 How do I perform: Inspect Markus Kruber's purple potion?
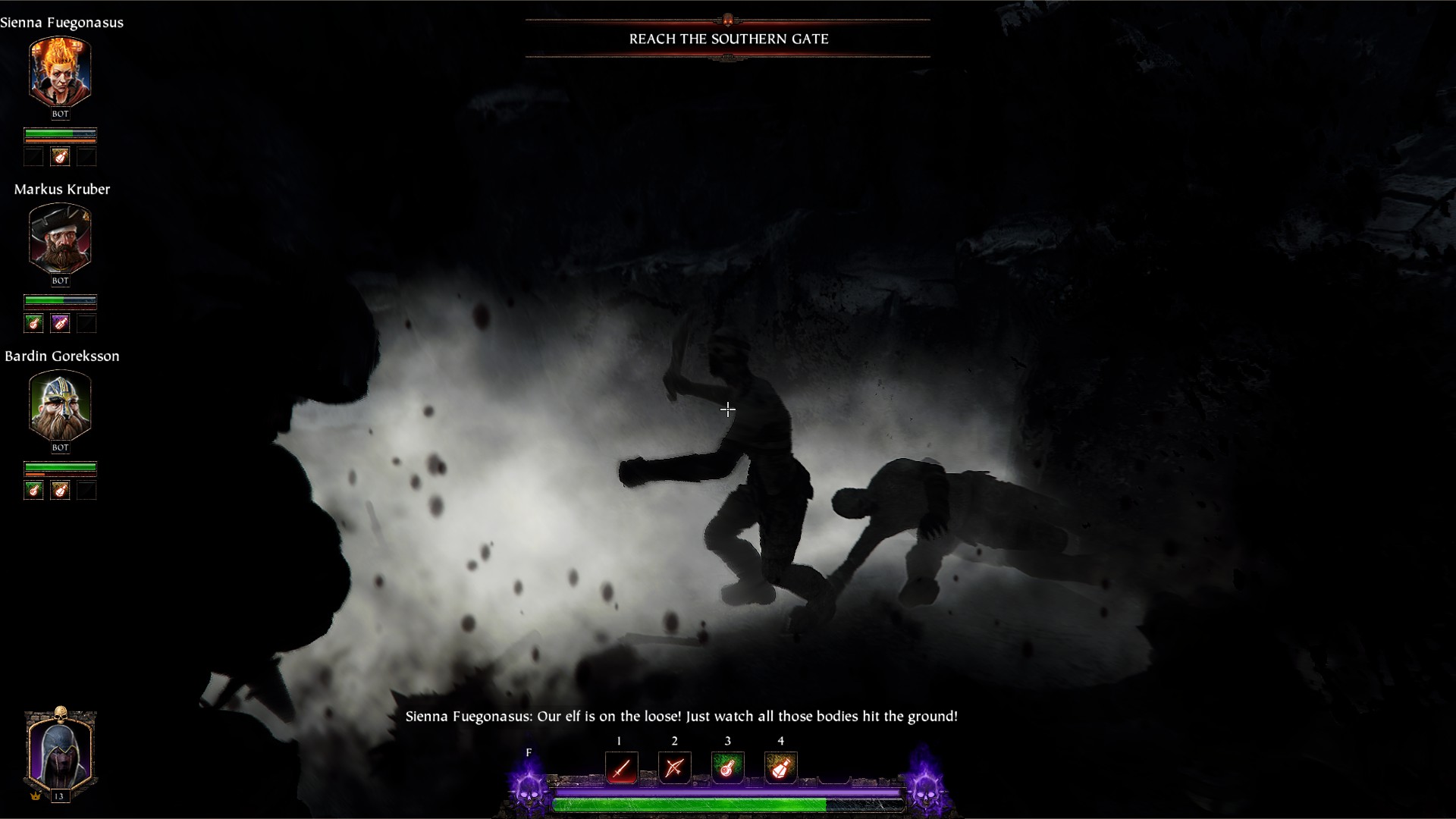(x=60, y=324)
